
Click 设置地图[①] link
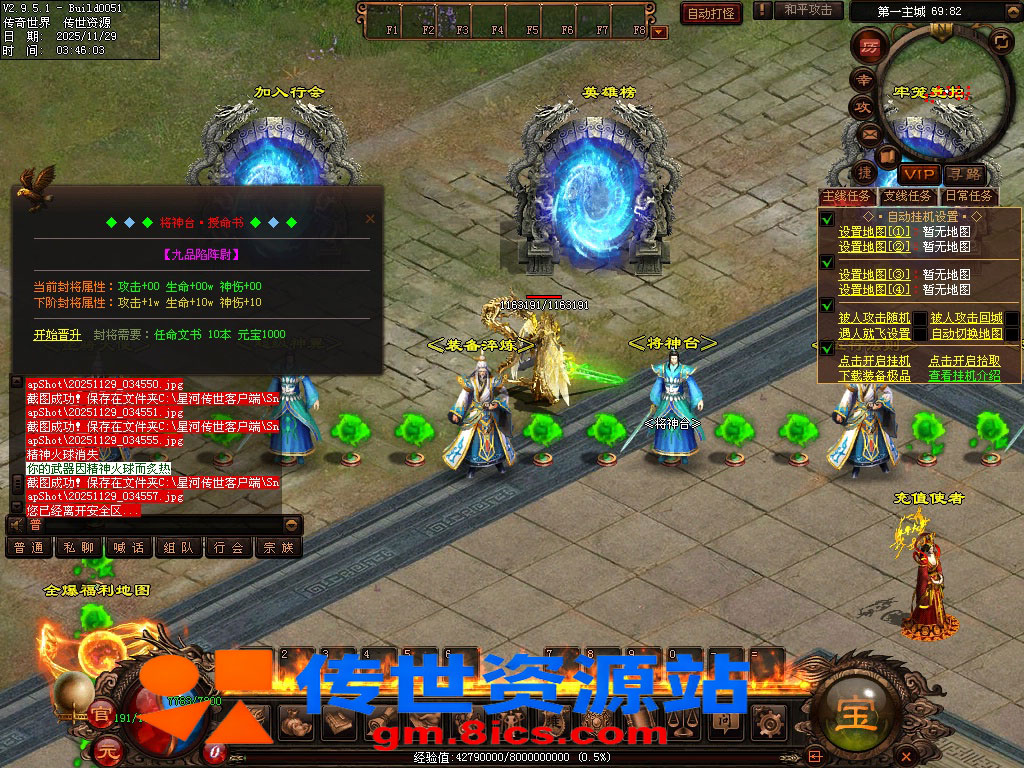click(x=874, y=231)
